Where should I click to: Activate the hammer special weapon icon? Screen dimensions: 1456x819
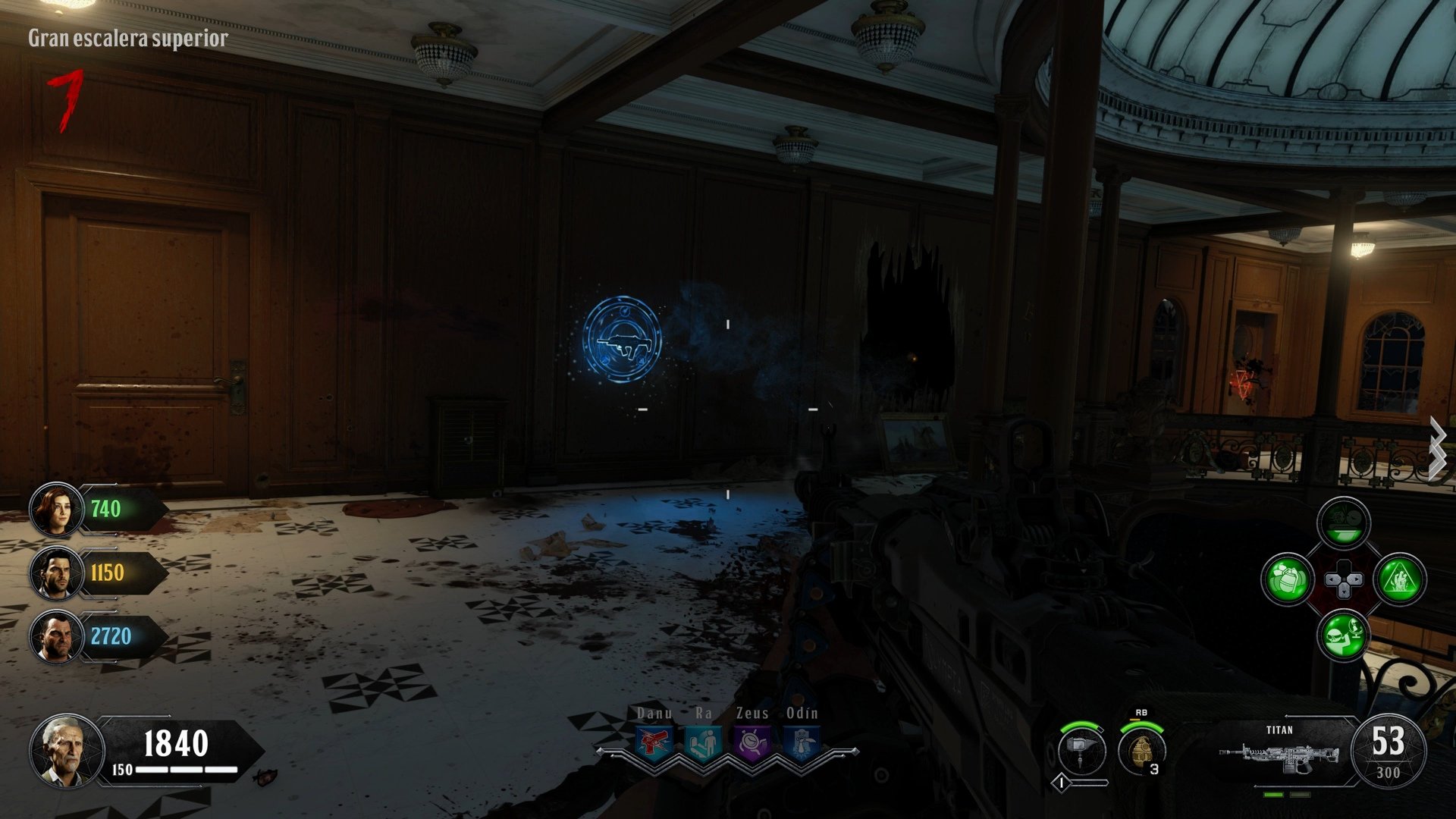click(x=1081, y=750)
